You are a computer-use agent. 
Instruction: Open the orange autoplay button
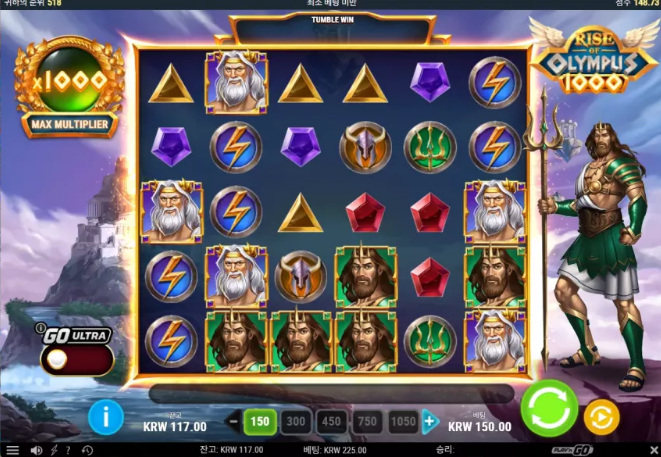click(x=601, y=415)
